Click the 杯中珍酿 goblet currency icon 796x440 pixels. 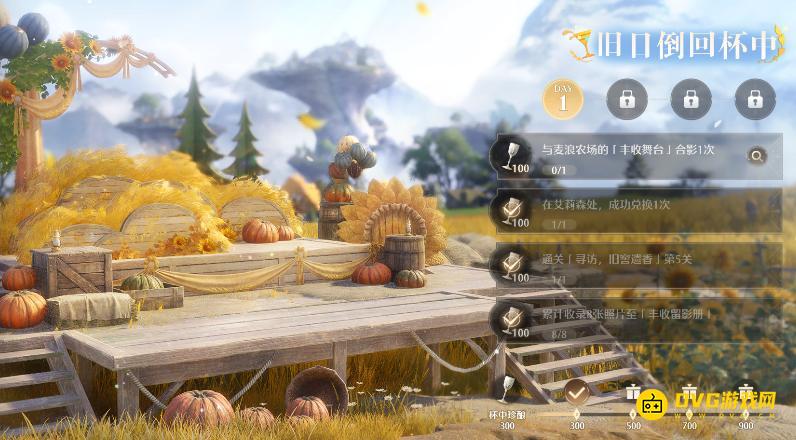[507, 389]
